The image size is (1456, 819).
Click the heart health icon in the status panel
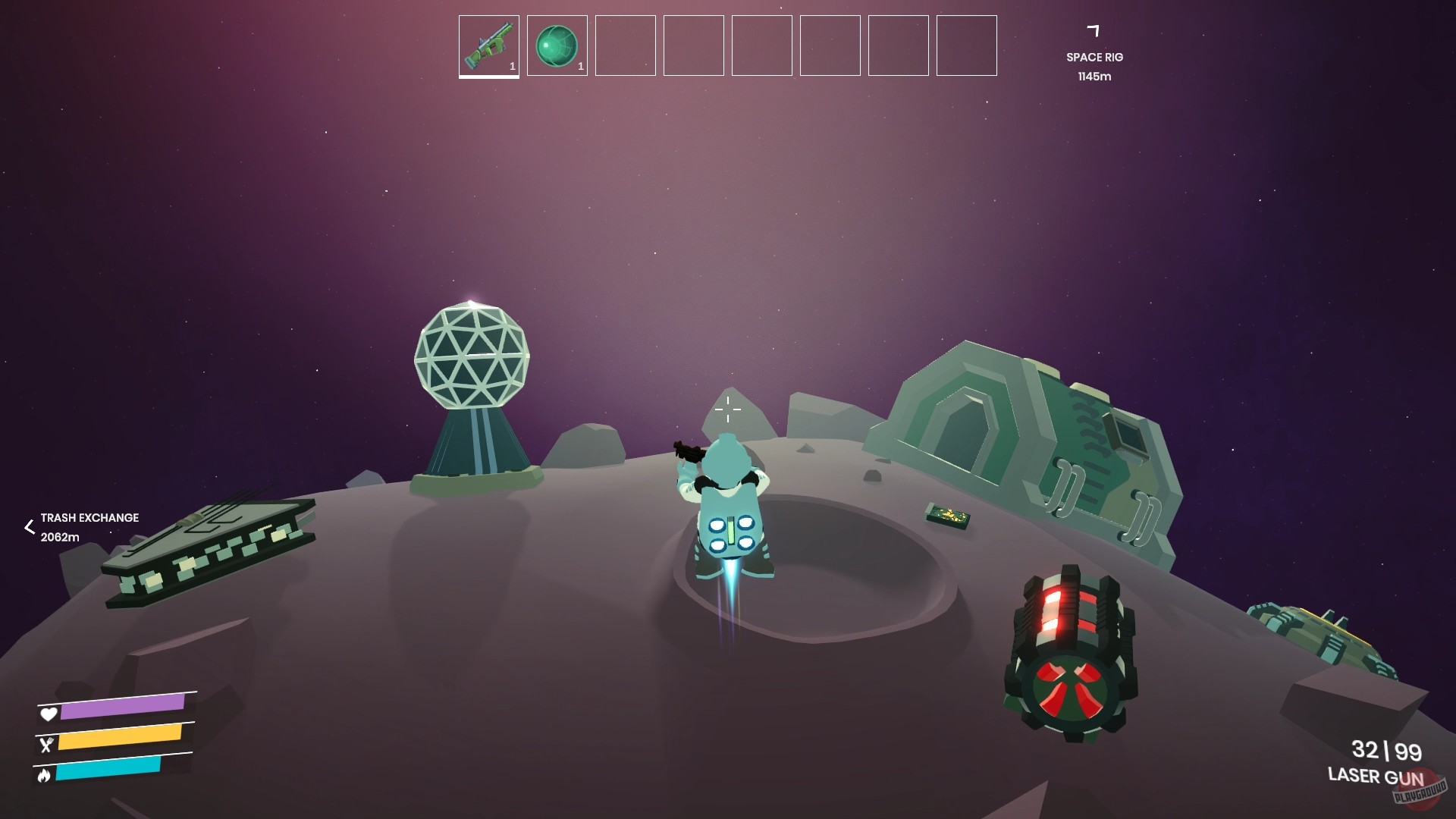coord(48,714)
